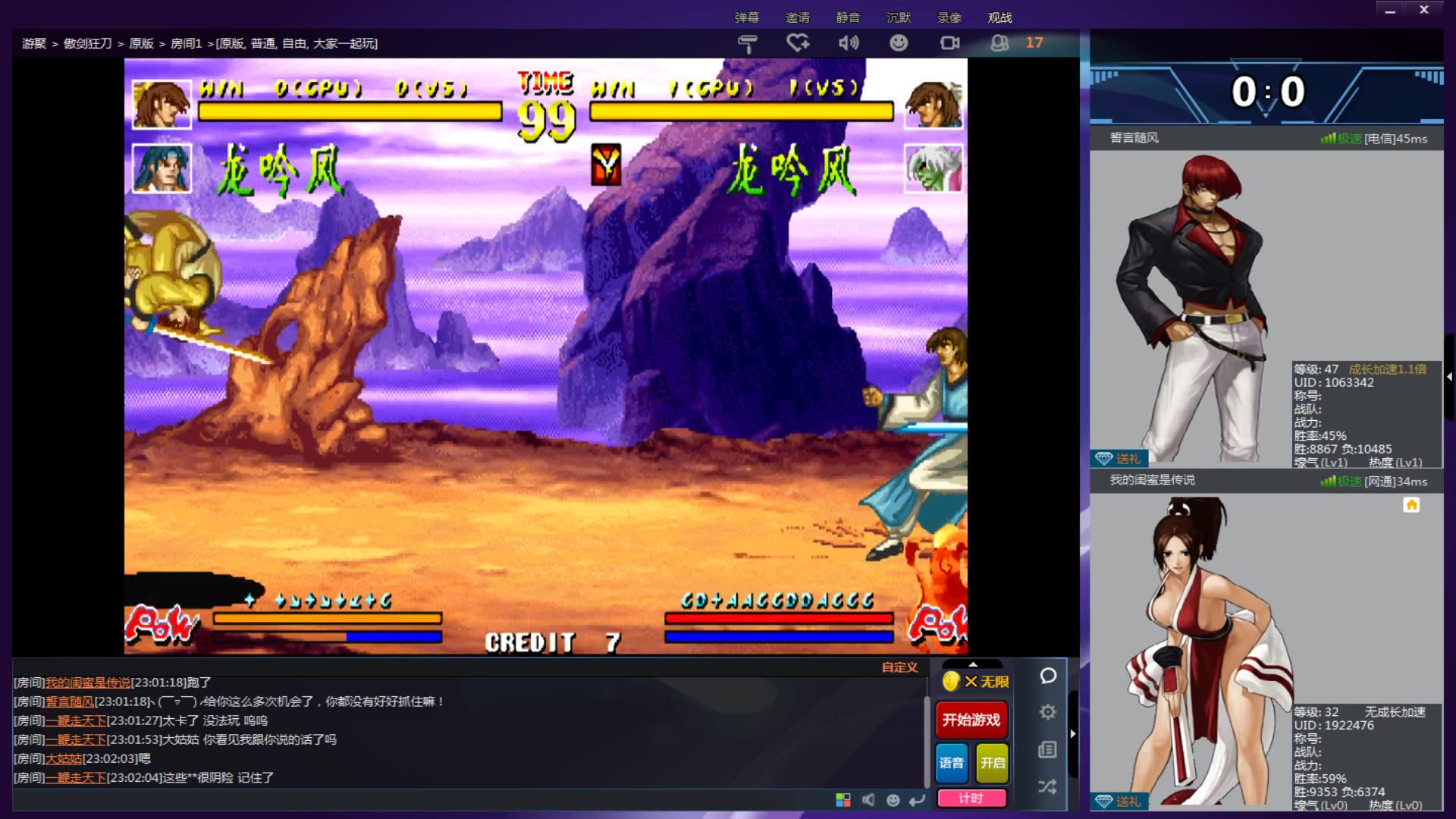The height and width of the screenshot is (819, 1456).
Task: Toggle the 弹幕 danmaku paint roller icon
Action: (747, 43)
